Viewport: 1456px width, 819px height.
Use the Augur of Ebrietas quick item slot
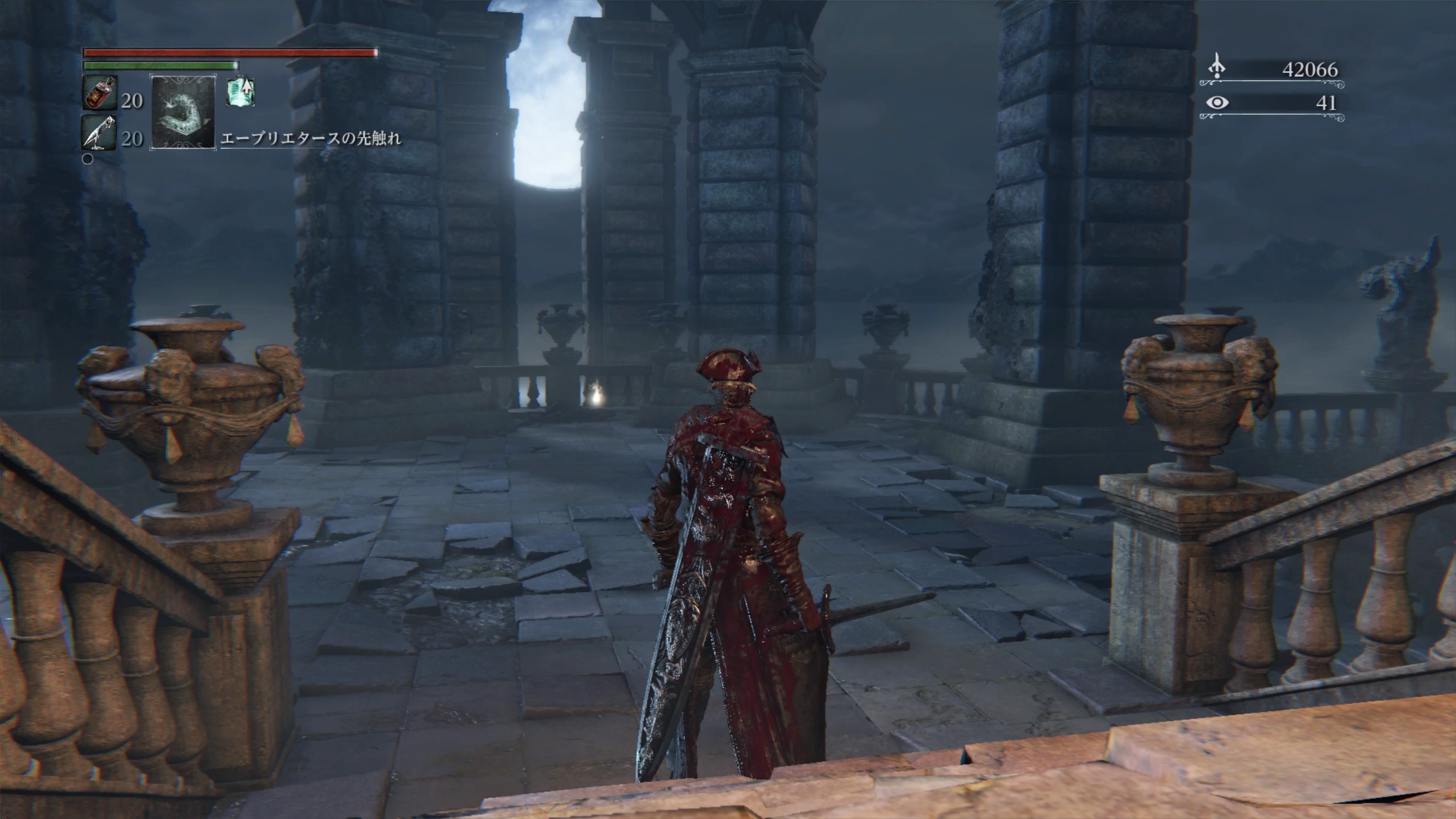tap(182, 113)
